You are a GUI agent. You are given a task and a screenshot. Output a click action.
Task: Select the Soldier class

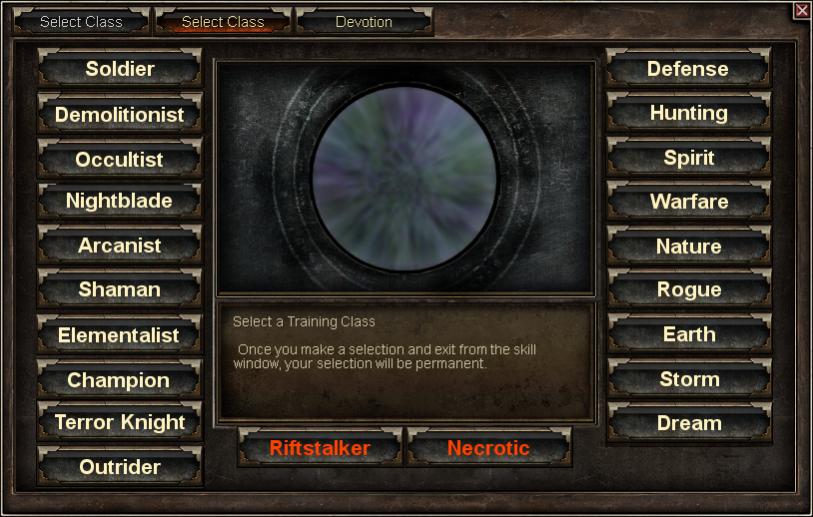[120, 69]
